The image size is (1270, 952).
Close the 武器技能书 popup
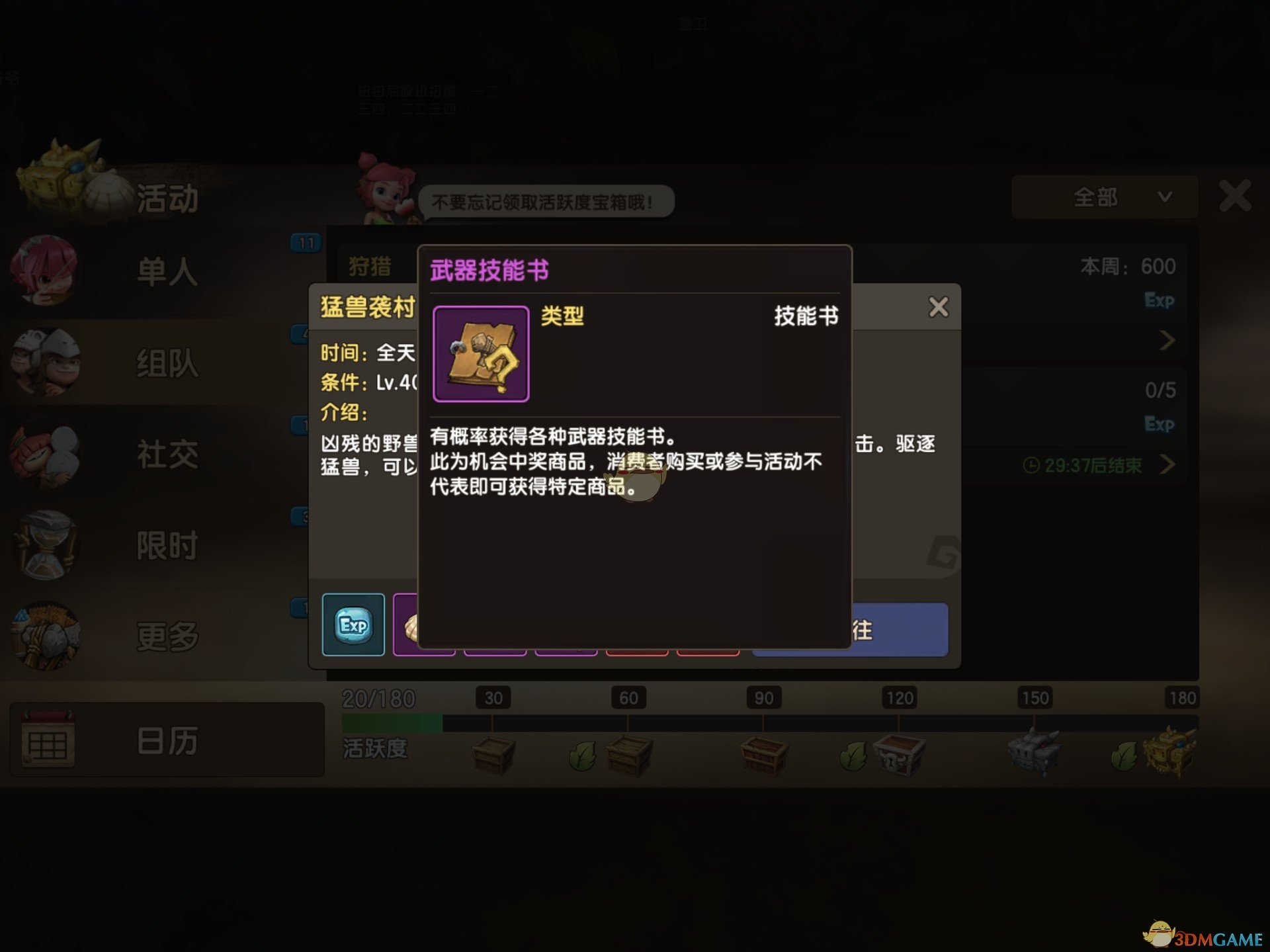tap(938, 306)
